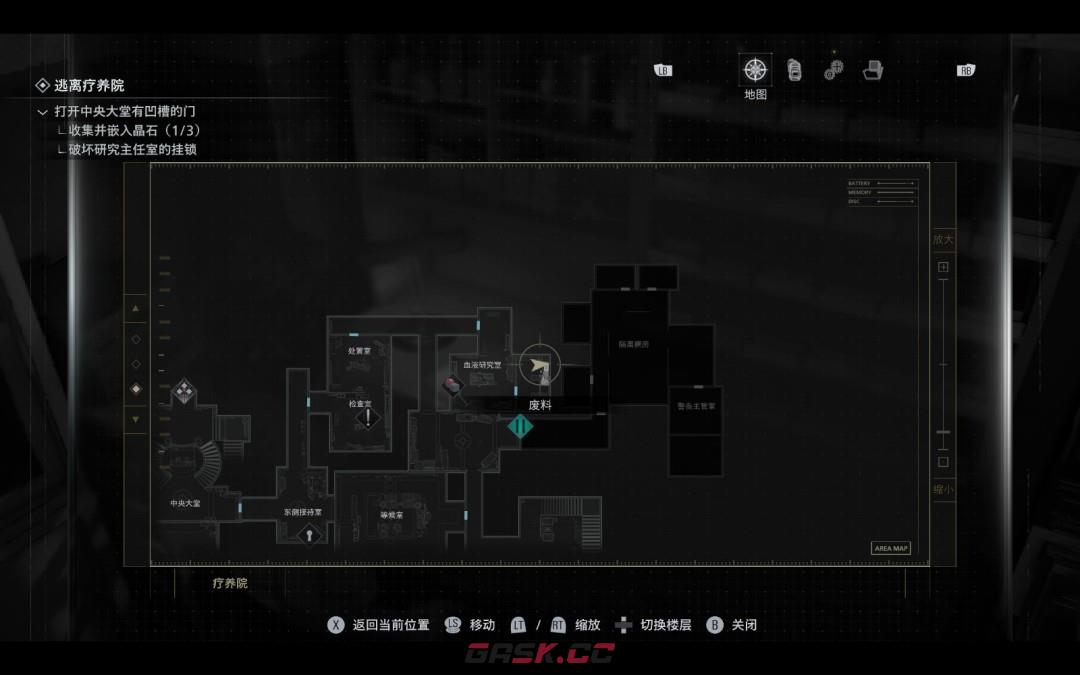Go down one floor with the down arrow
The image size is (1080, 675).
136,418
